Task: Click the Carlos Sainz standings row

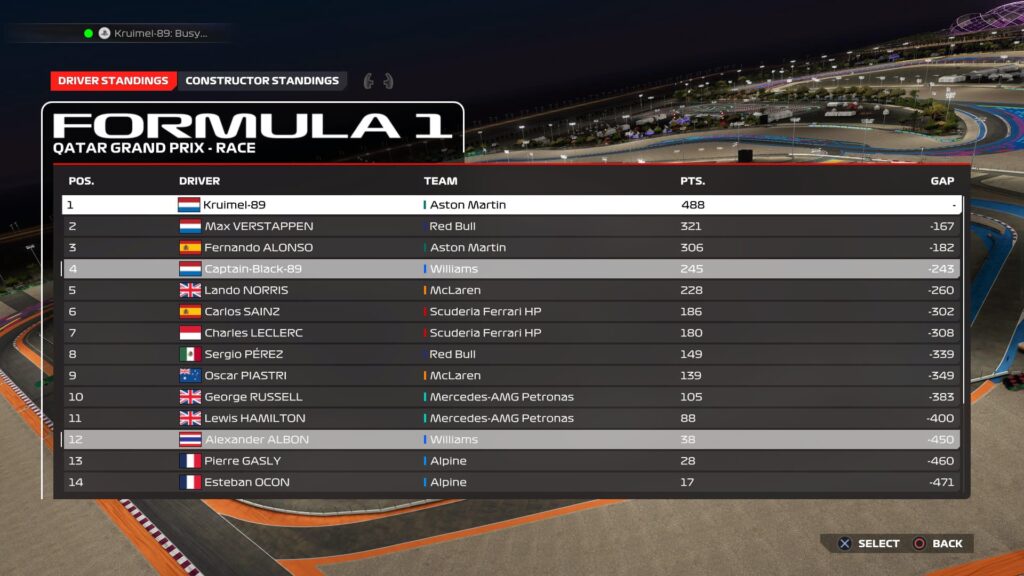Action: click(511, 311)
